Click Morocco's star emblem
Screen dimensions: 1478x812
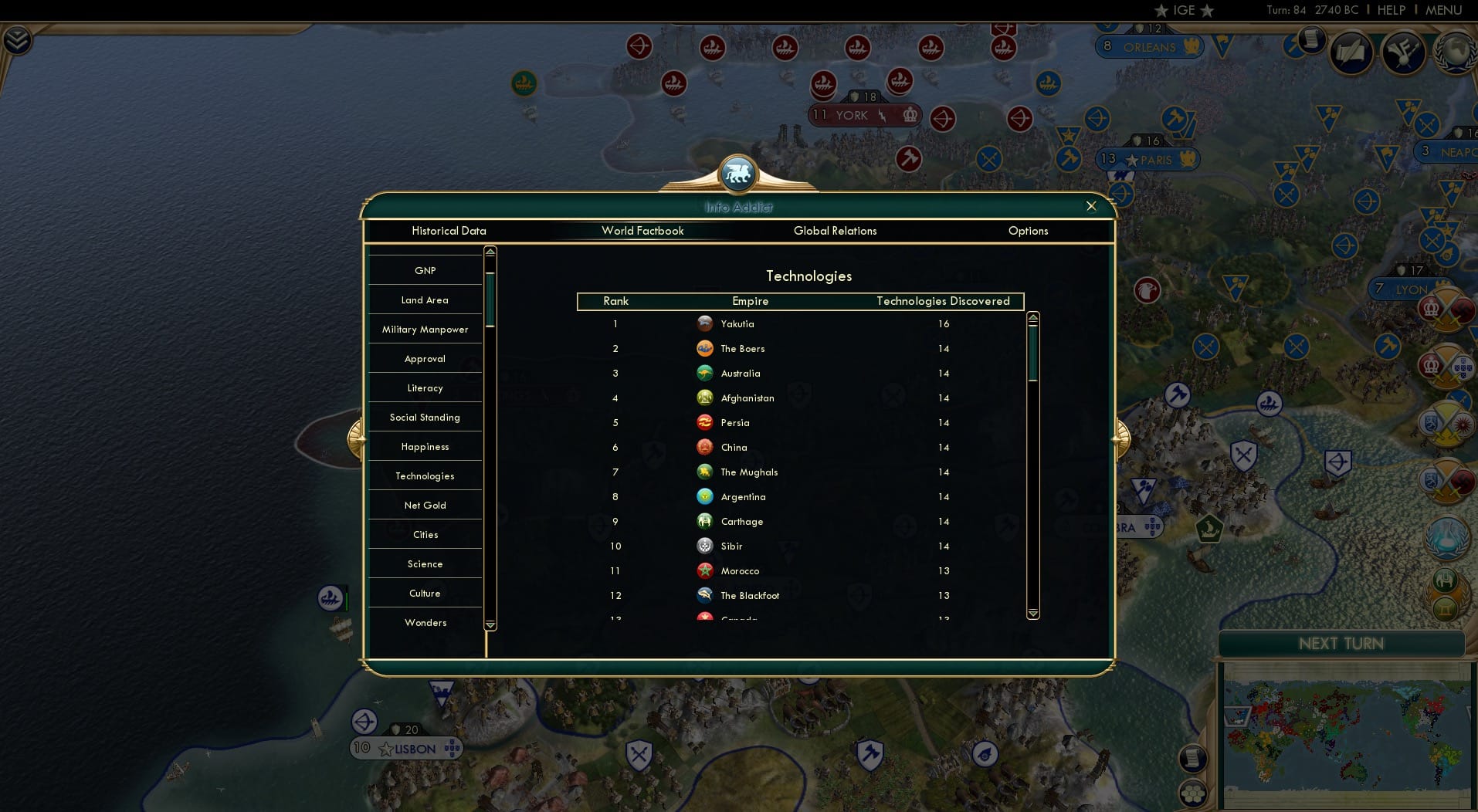[x=705, y=570]
